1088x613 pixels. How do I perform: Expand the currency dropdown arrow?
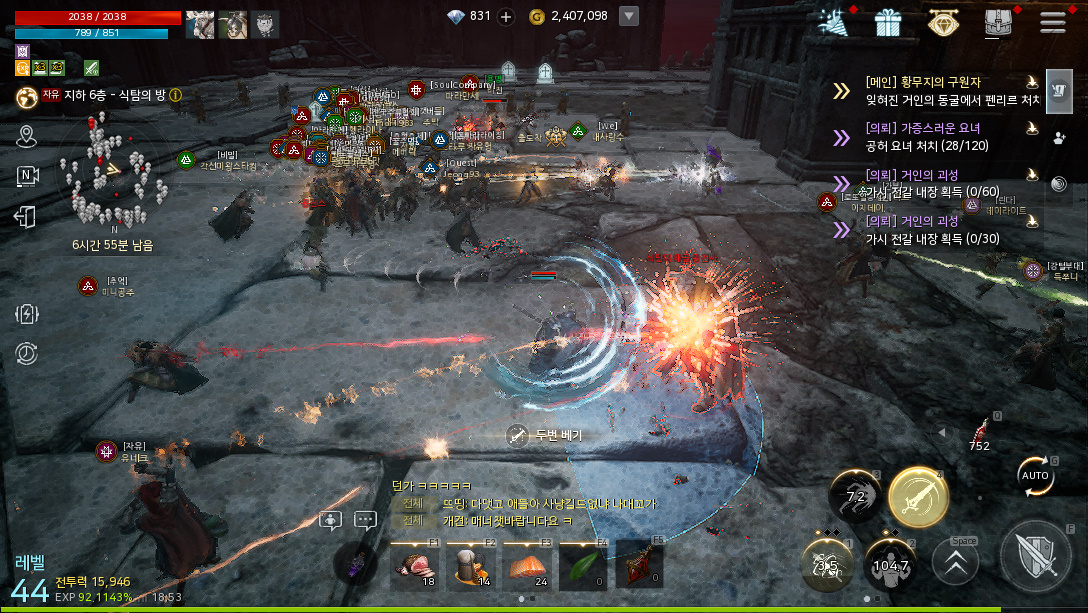click(x=629, y=16)
